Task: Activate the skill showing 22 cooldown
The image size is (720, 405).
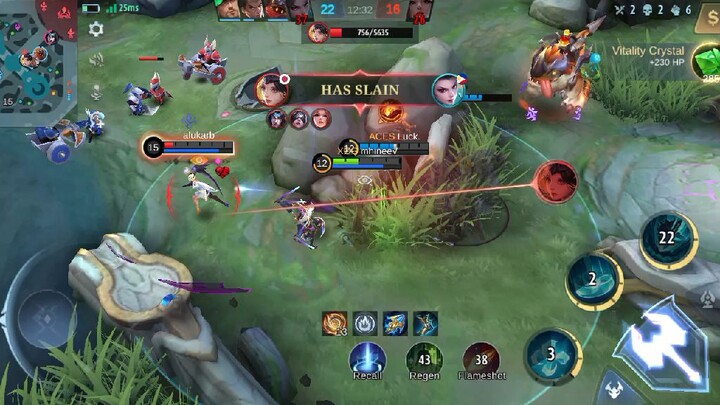Action: click(x=666, y=237)
